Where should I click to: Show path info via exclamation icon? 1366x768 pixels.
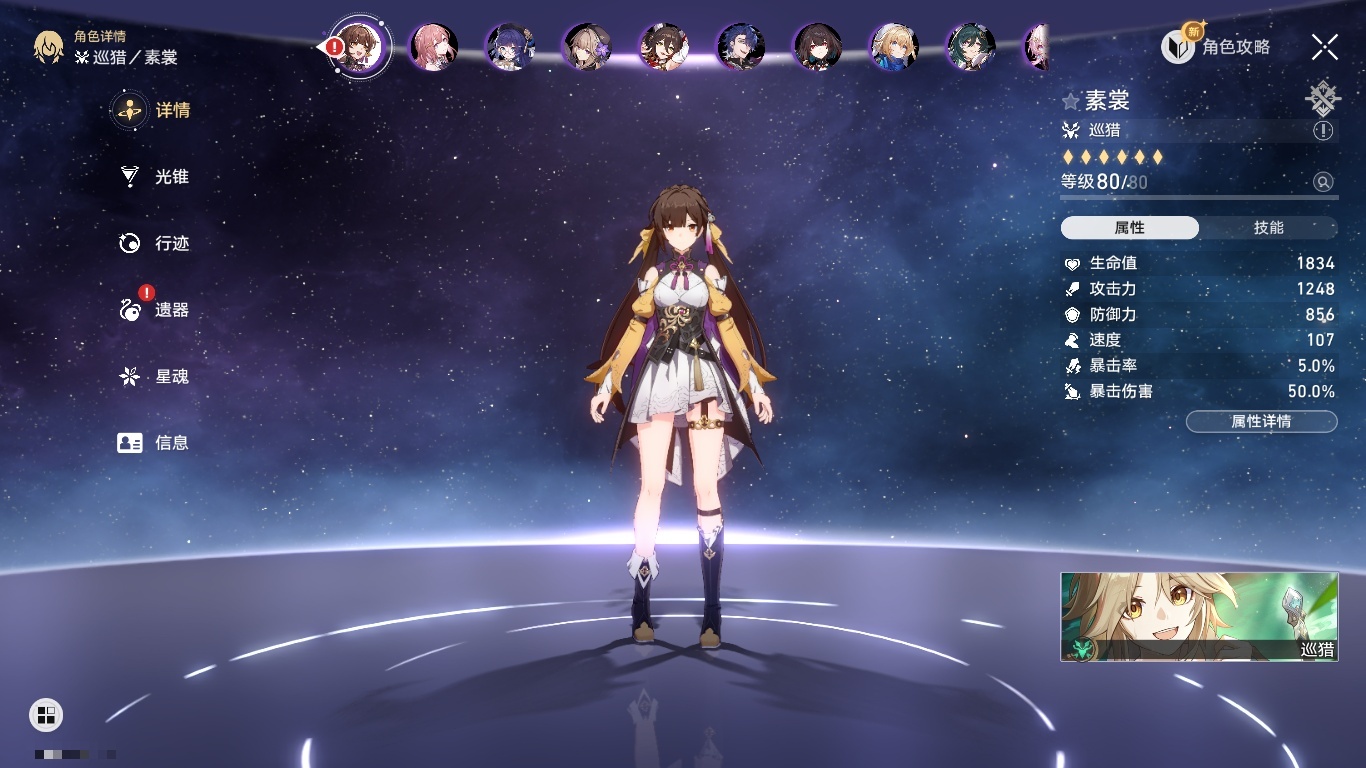[x=1323, y=130]
